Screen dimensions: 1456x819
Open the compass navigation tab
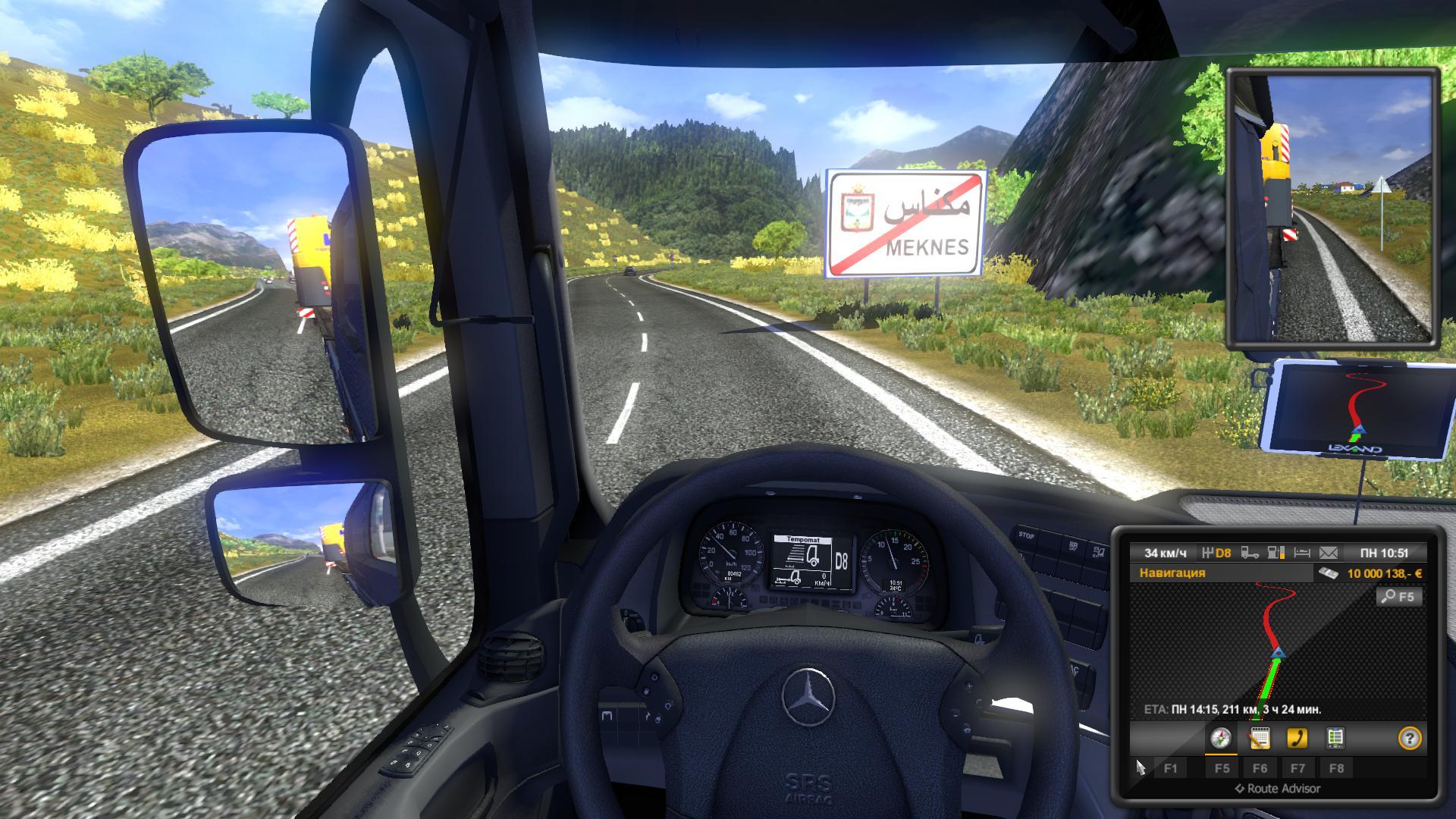click(x=1221, y=738)
